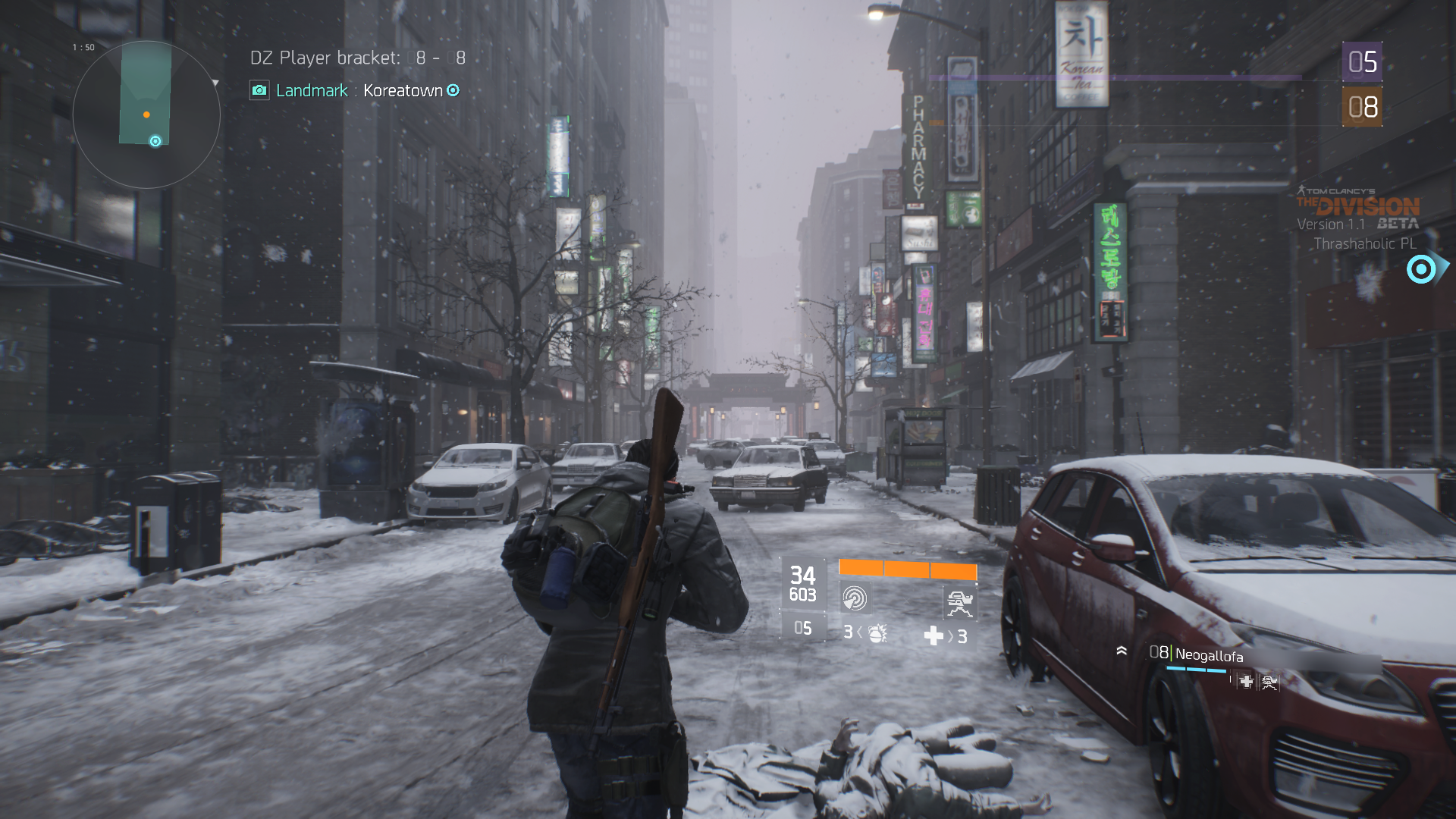Activate the turret skill icon
Image resolution: width=1456 pixels, height=819 pixels.
959,603
